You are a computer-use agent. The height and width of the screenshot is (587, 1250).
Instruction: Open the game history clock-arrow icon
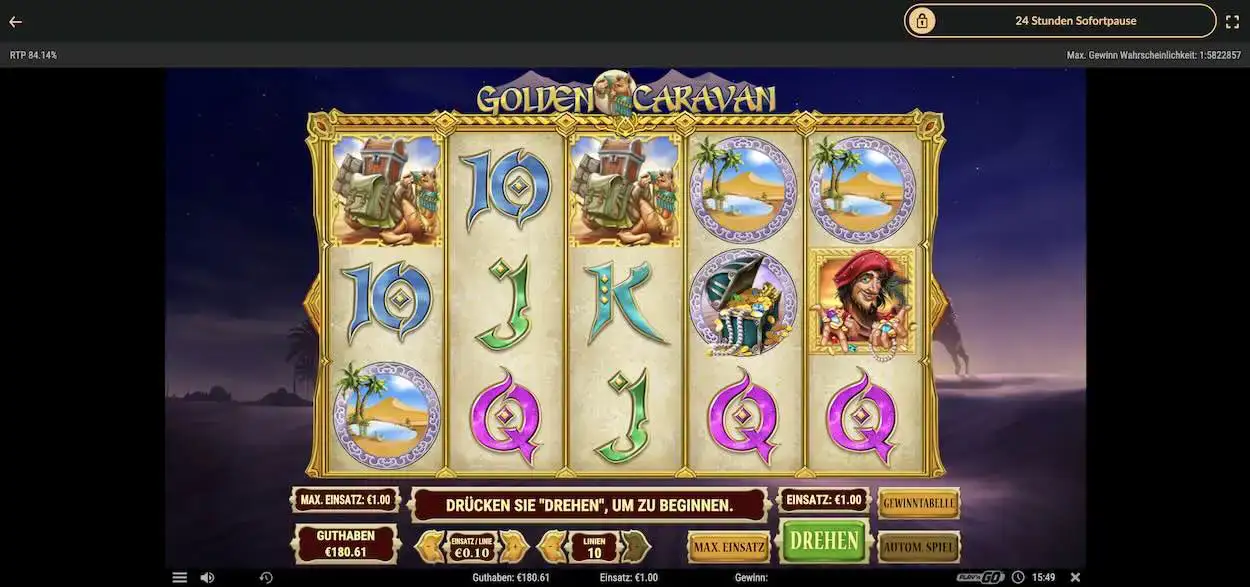(266, 577)
